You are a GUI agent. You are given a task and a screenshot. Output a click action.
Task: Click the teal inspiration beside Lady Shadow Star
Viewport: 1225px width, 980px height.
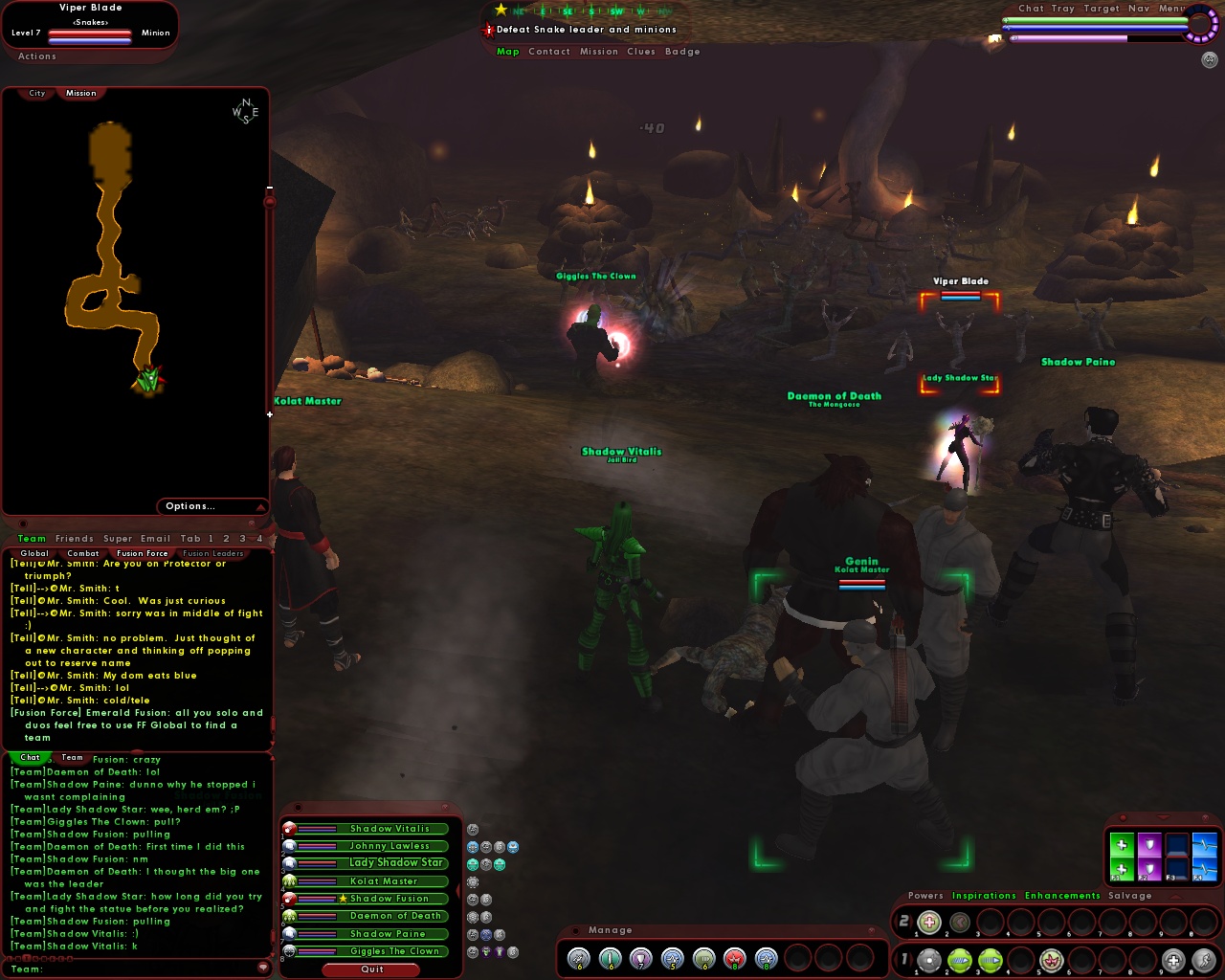click(474, 865)
